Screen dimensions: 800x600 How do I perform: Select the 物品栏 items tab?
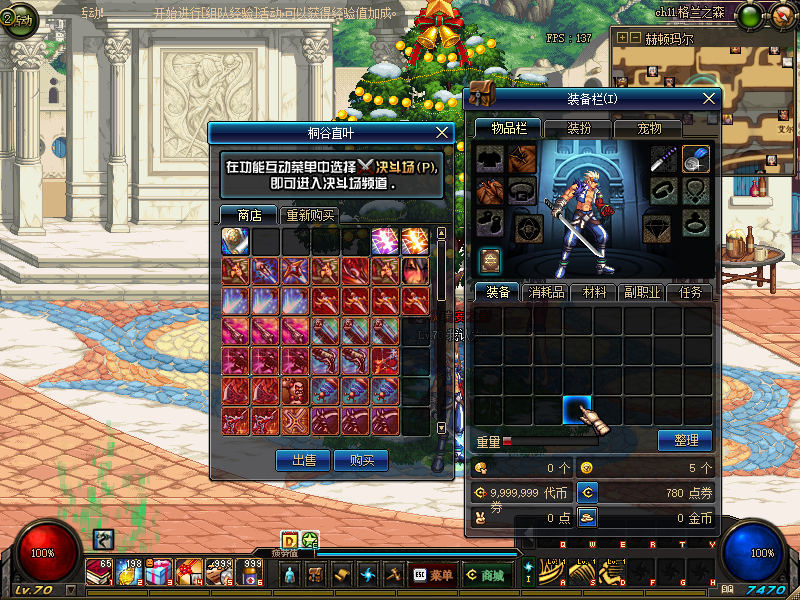coord(509,128)
